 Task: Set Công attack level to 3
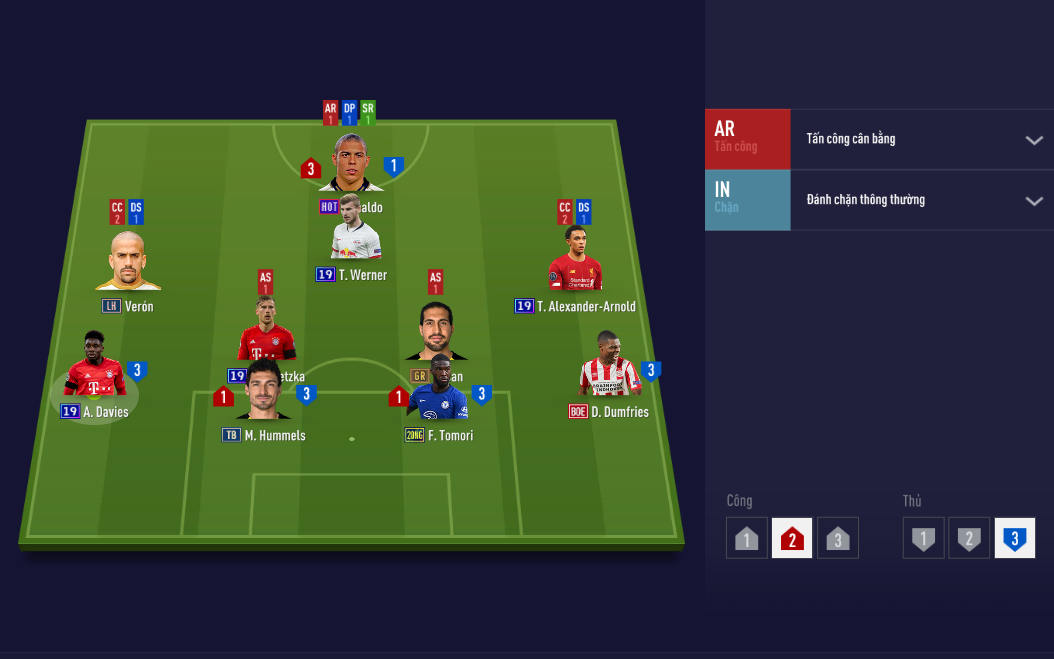point(837,538)
